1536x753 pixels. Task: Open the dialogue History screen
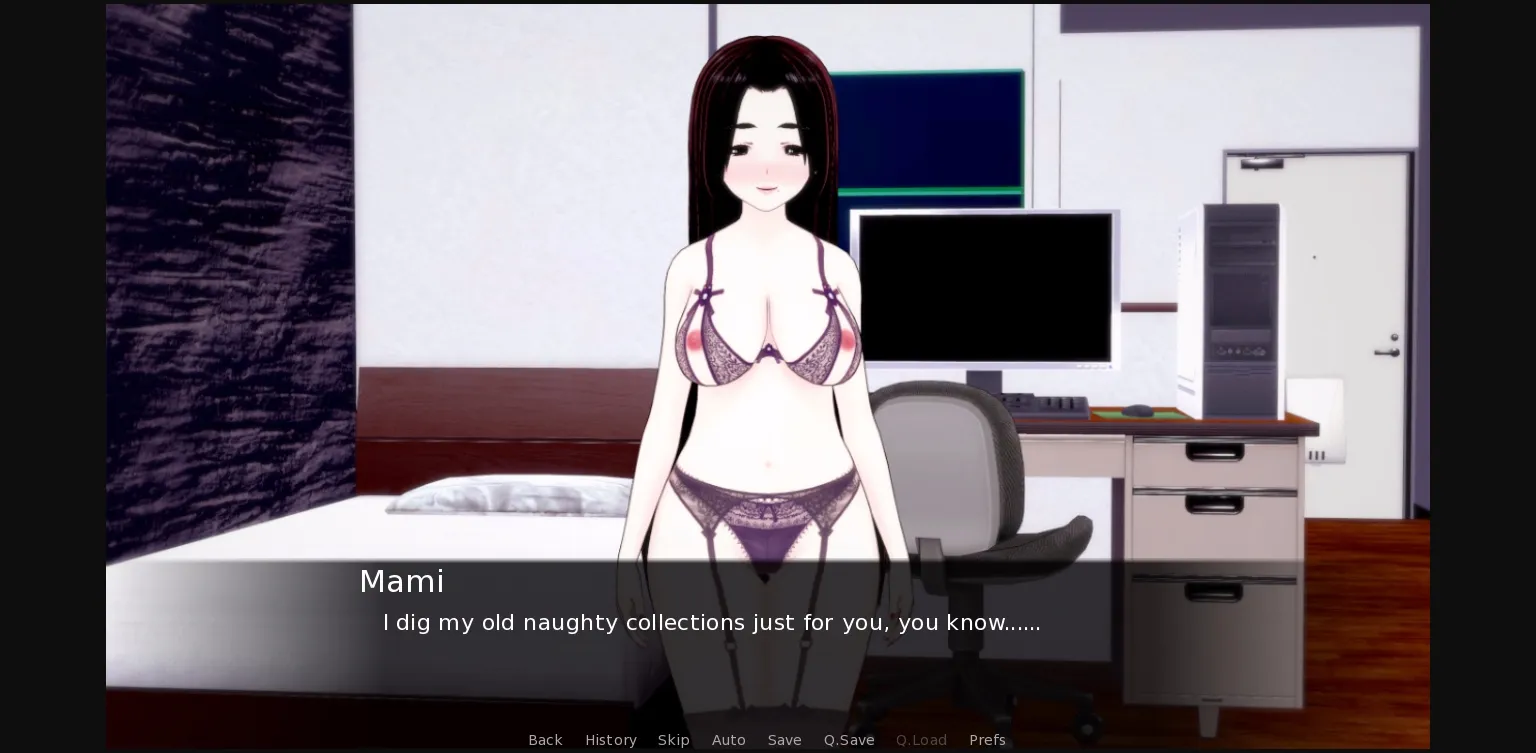[610, 740]
